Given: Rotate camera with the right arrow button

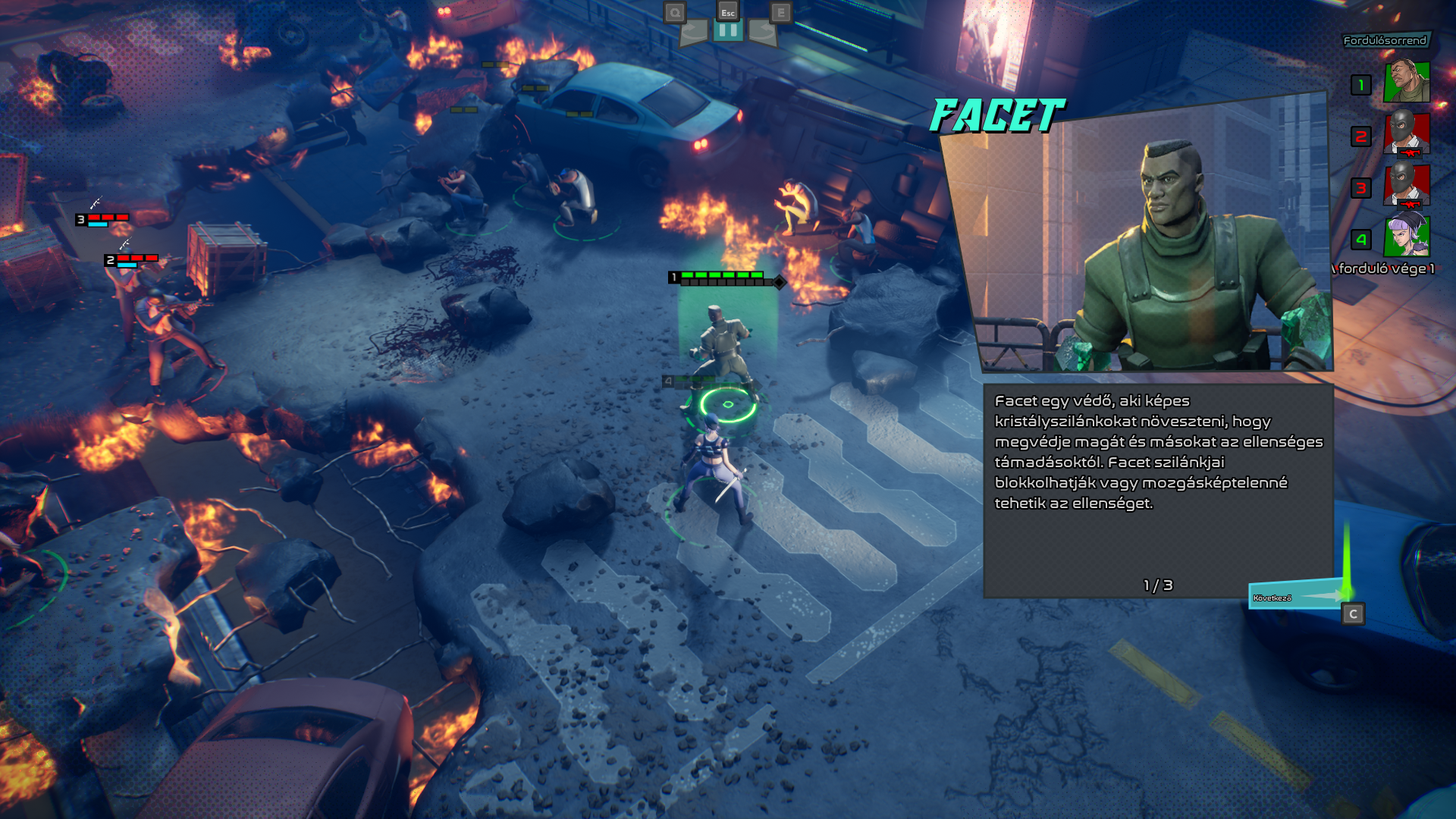Looking at the screenshot, I should [x=762, y=32].
